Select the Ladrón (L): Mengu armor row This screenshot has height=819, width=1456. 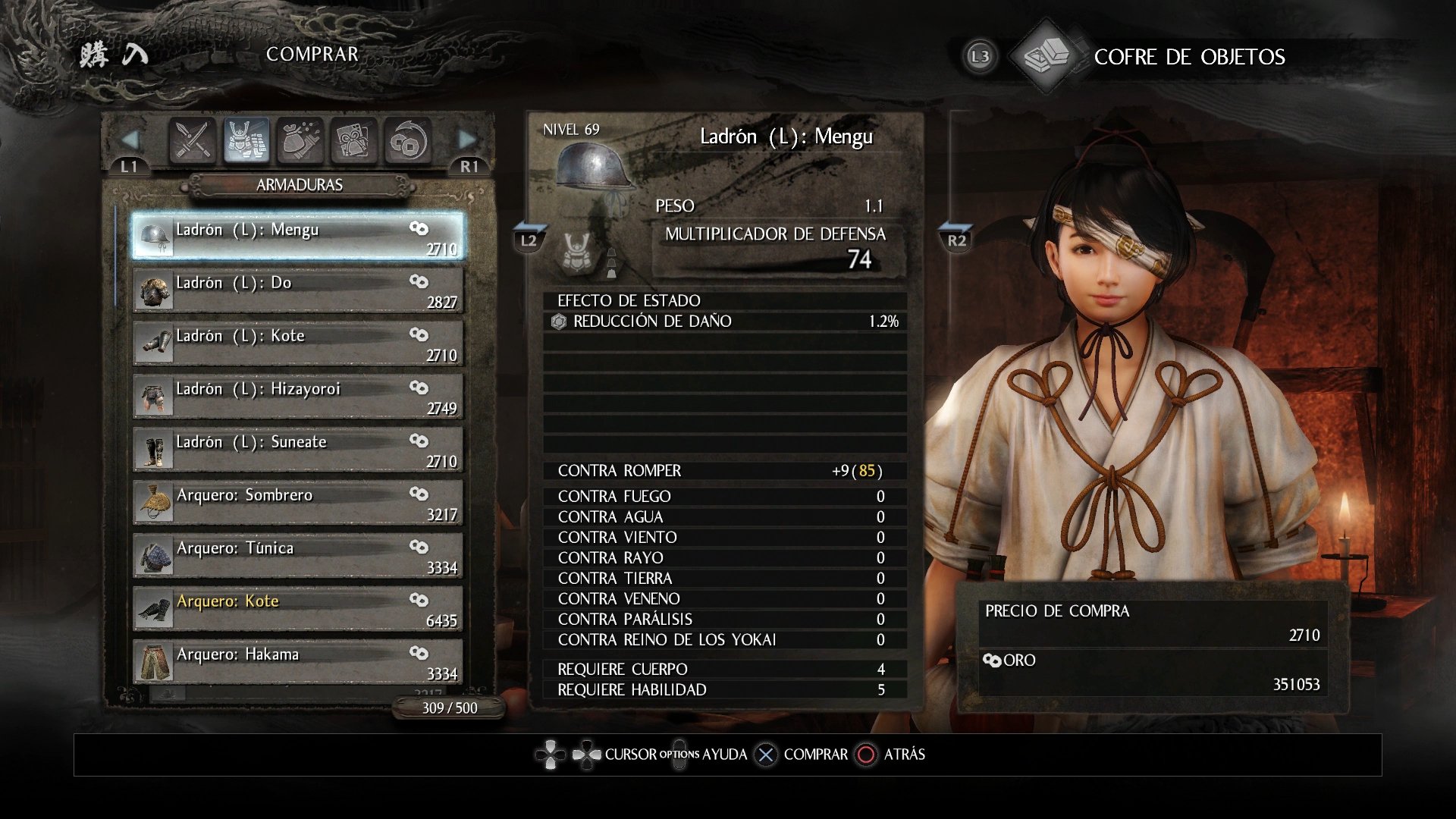(297, 237)
